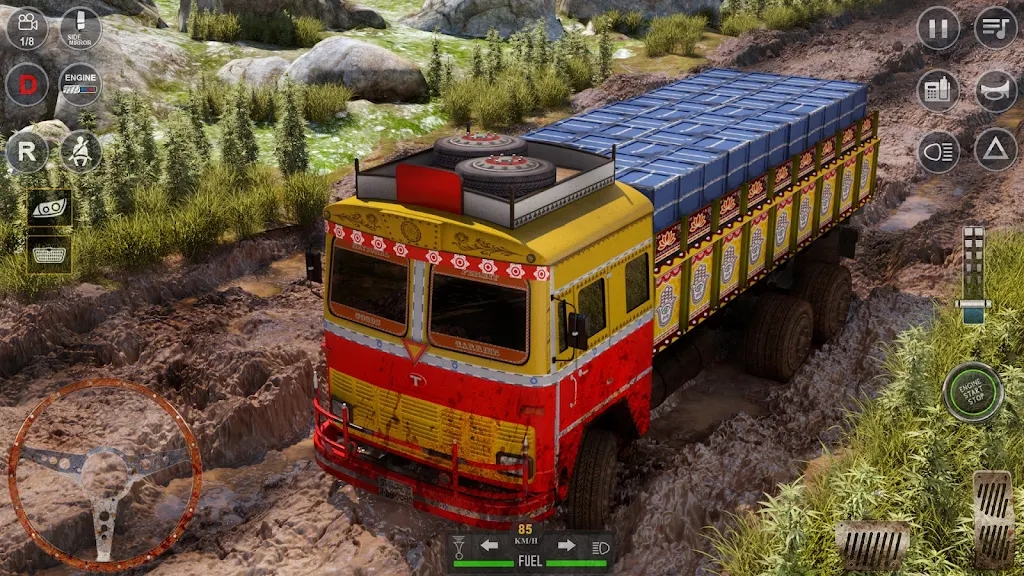The width and height of the screenshot is (1024, 576).
Task: Fasten the seatbelt icon
Action: 80,152
